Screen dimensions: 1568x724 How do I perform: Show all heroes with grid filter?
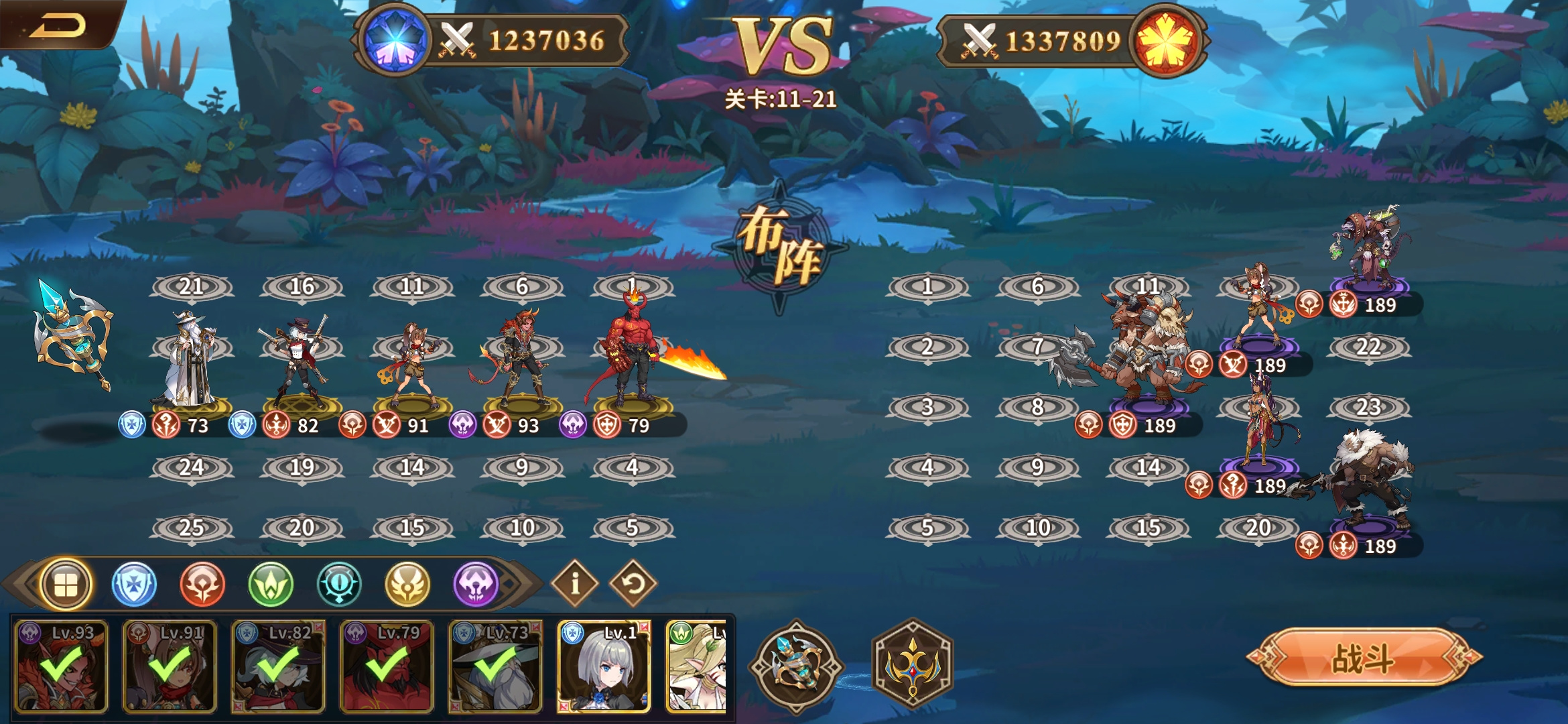(x=65, y=584)
